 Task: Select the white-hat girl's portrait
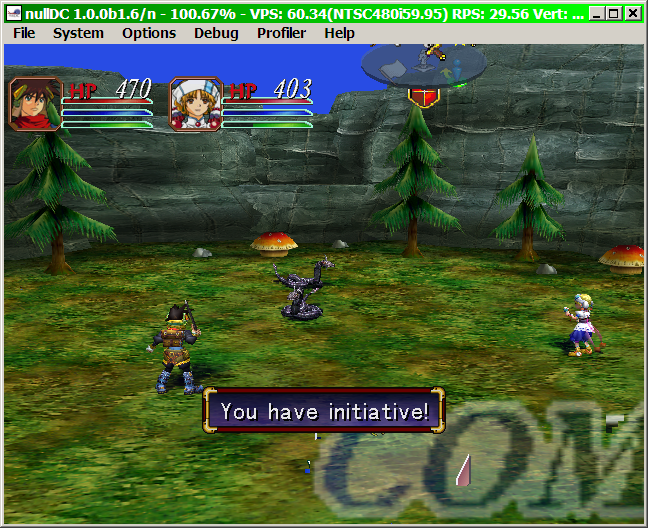tap(195, 104)
